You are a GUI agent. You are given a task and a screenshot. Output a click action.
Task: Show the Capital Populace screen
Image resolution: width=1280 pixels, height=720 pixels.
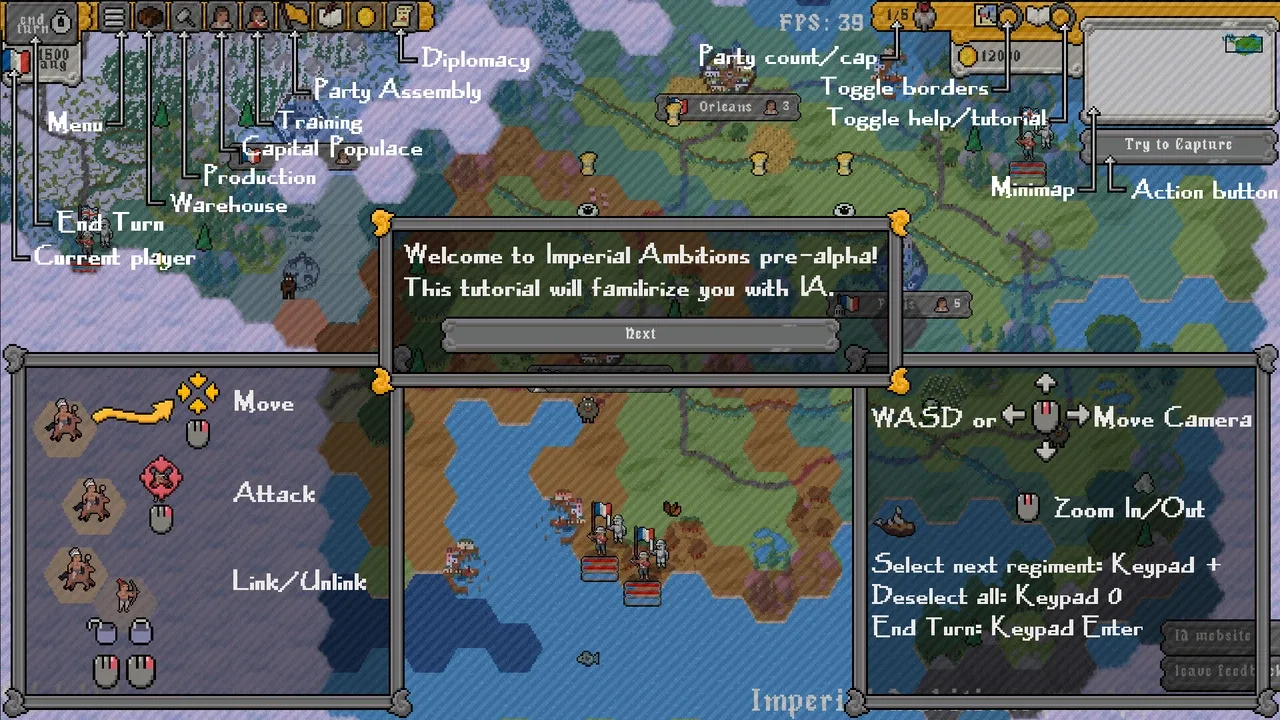click(x=221, y=18)
